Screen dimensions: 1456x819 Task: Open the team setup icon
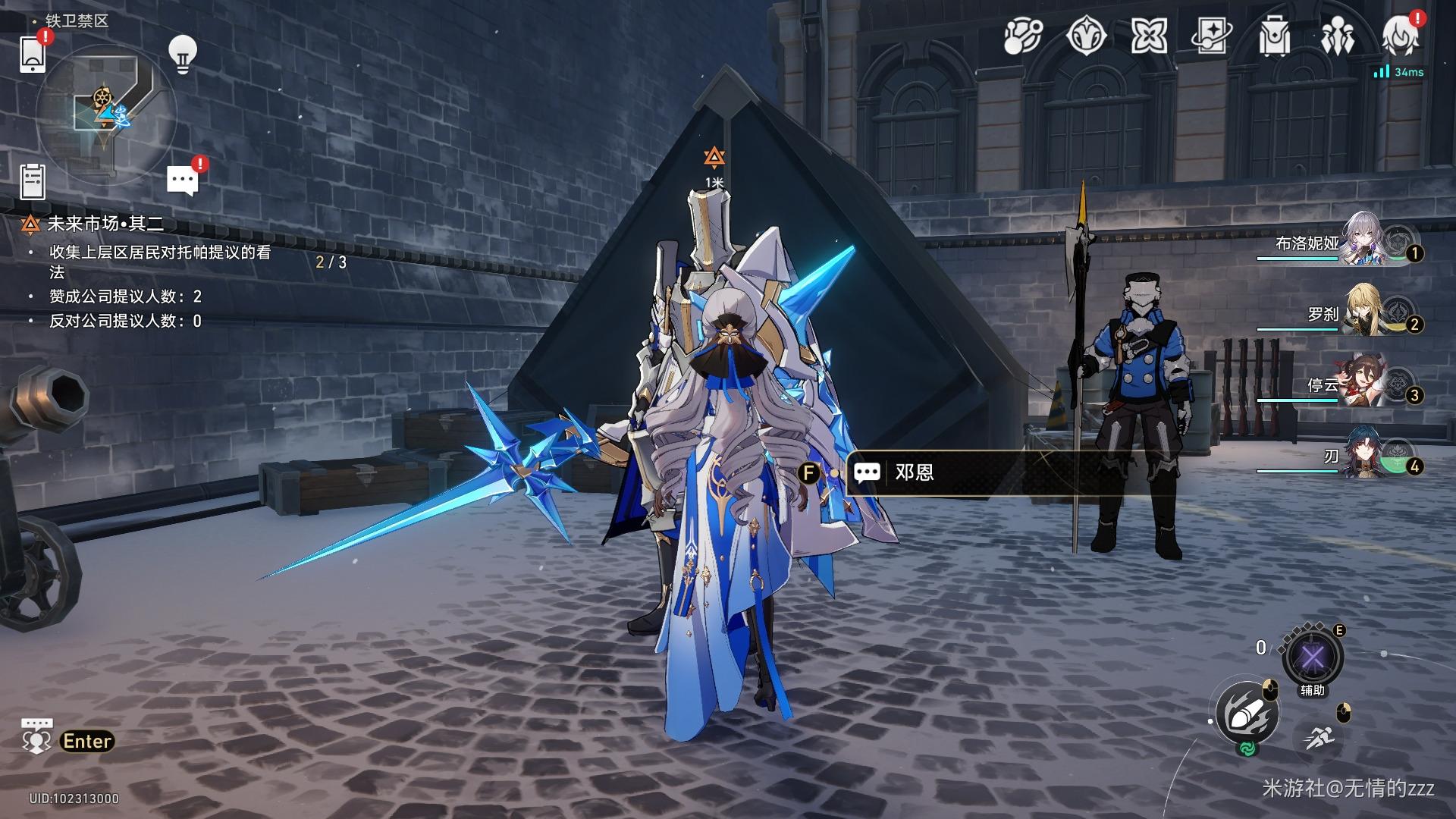[1337, 36]
